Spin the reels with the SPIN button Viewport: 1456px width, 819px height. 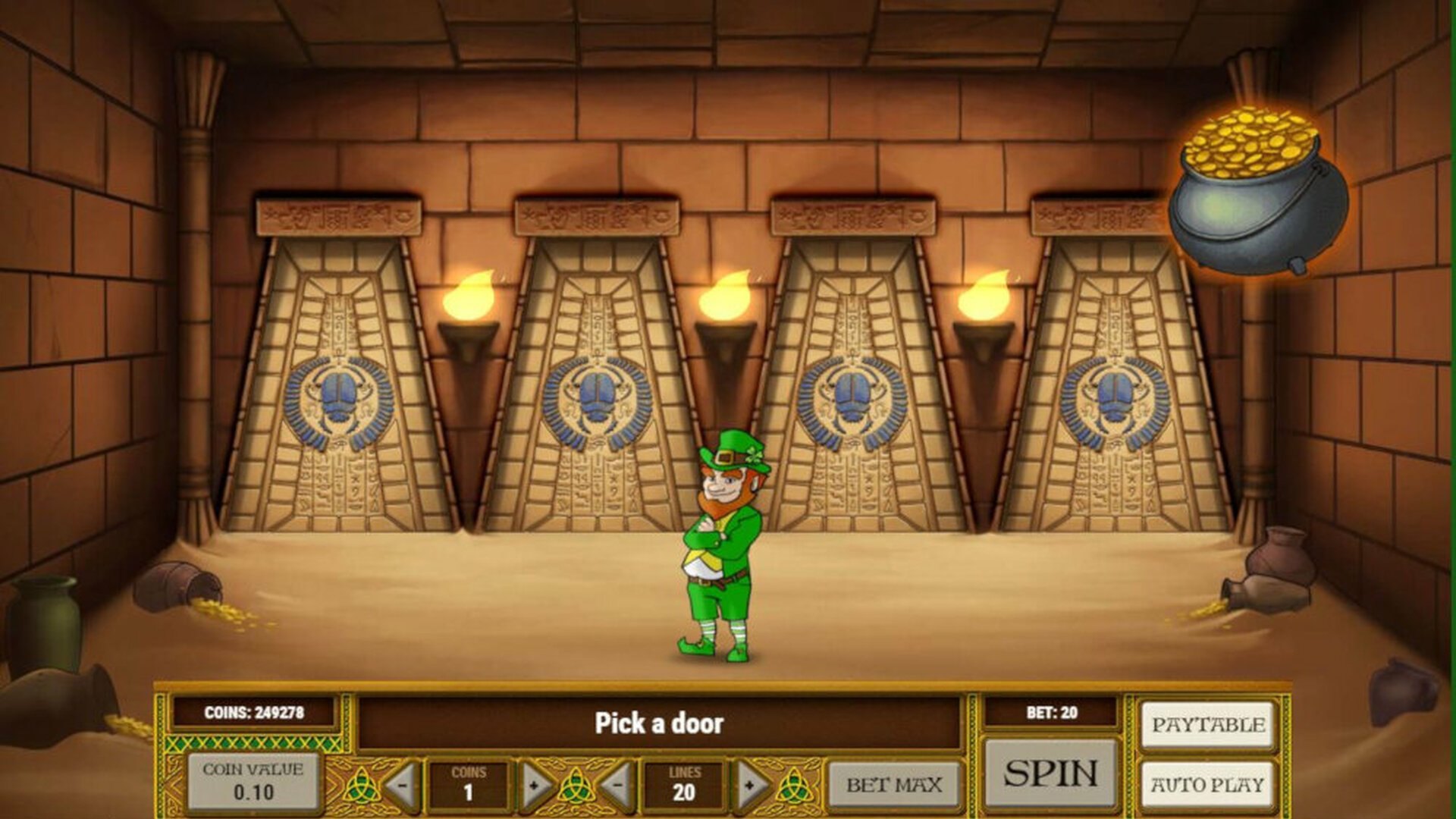[x=1050, y=773]
